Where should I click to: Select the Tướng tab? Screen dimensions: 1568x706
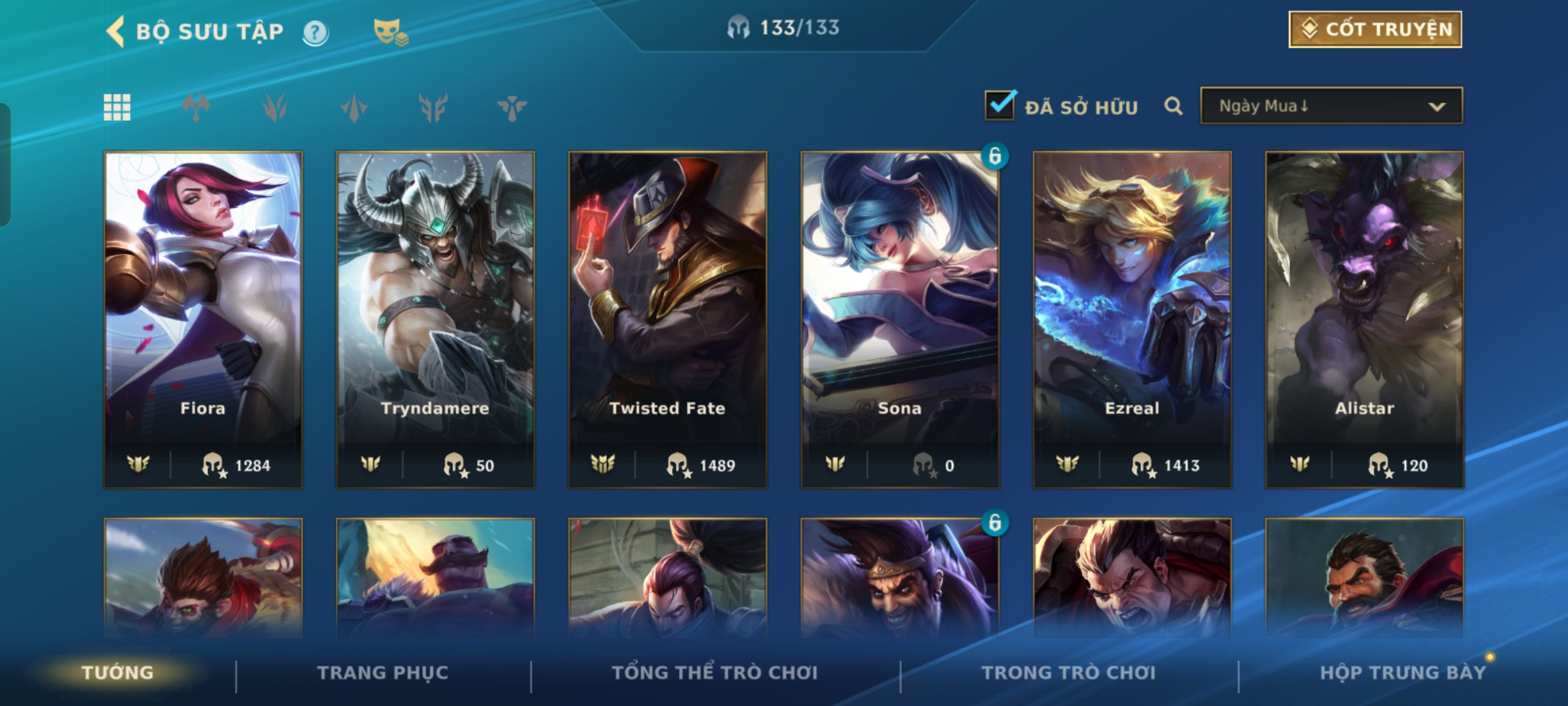[118, 673]
